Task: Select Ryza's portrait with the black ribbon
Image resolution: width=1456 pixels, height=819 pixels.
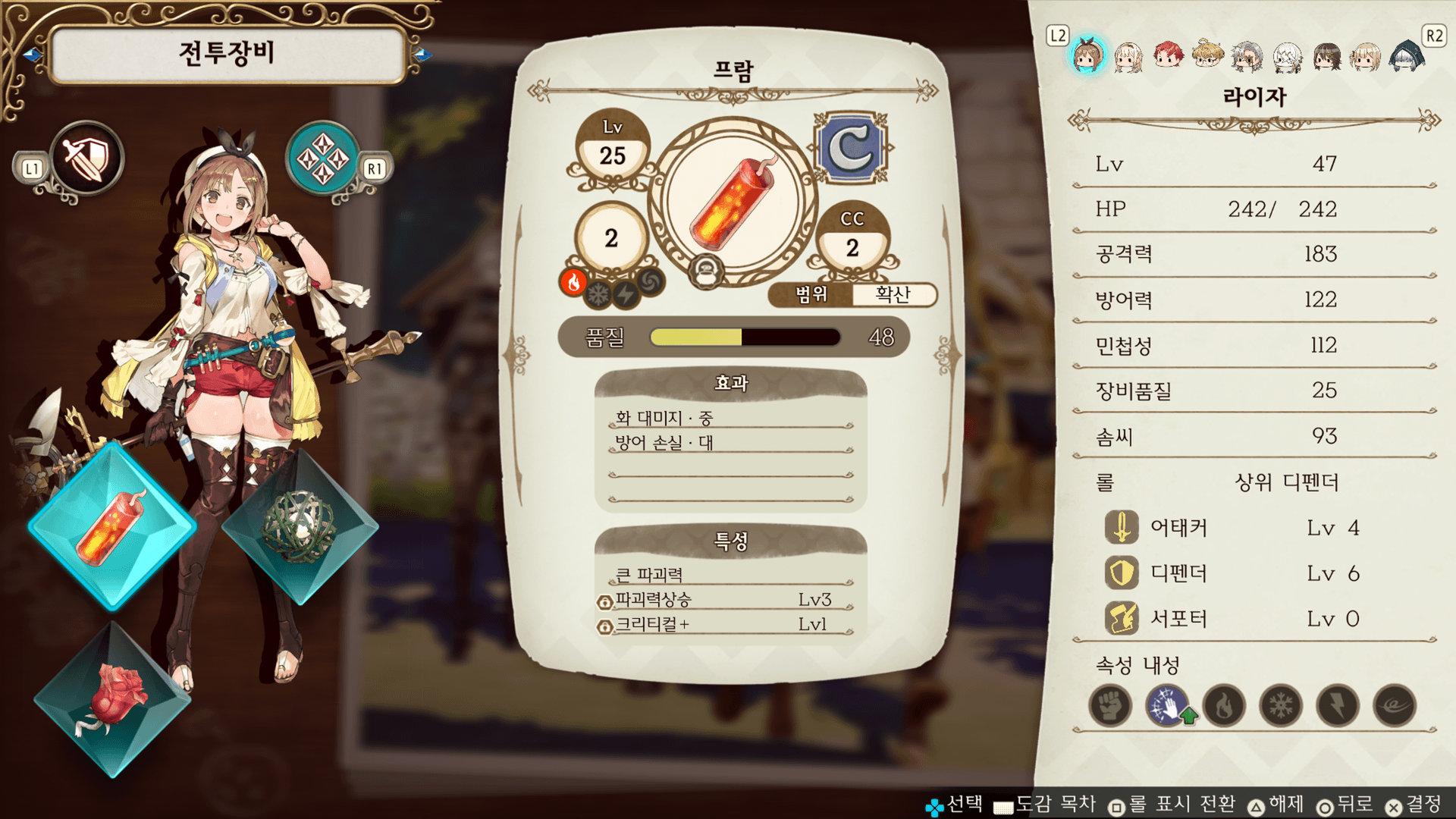Action: pos(1088,56)
